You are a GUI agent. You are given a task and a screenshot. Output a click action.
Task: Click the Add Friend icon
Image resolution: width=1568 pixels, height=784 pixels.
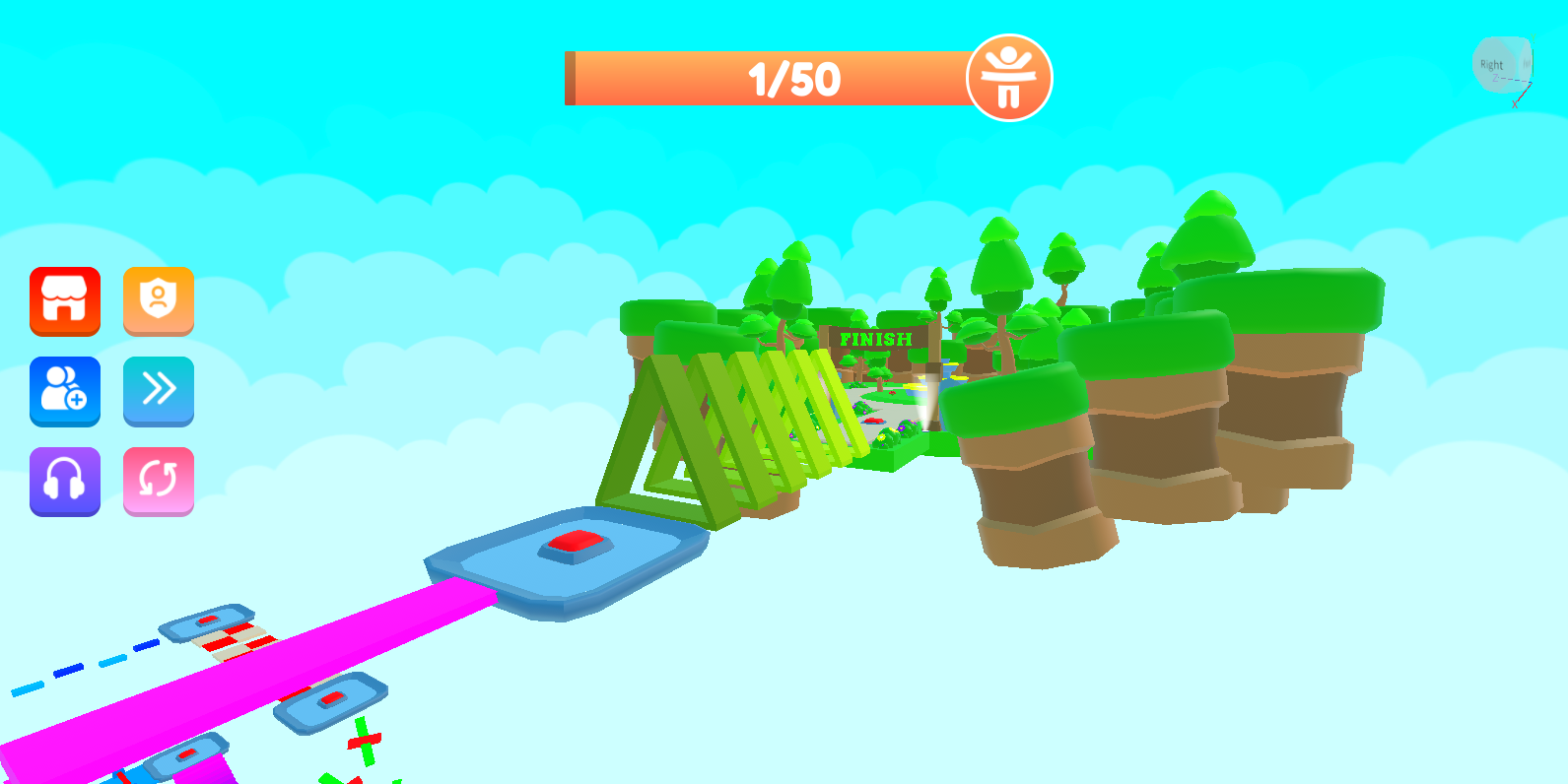pyautogui.click(x=65, y=391)
